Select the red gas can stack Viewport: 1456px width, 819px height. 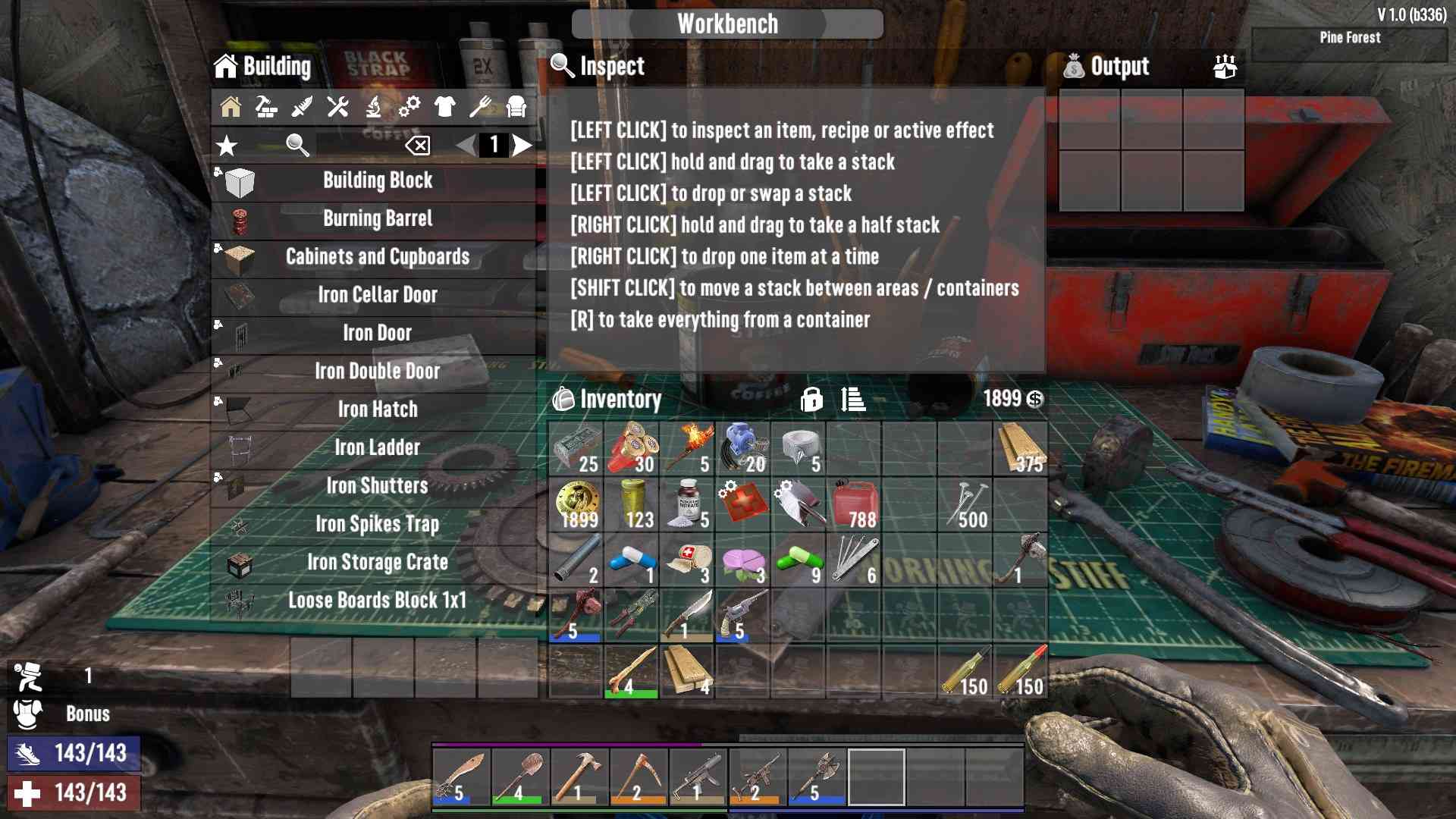pyautogui.click(x=854, y=505)
